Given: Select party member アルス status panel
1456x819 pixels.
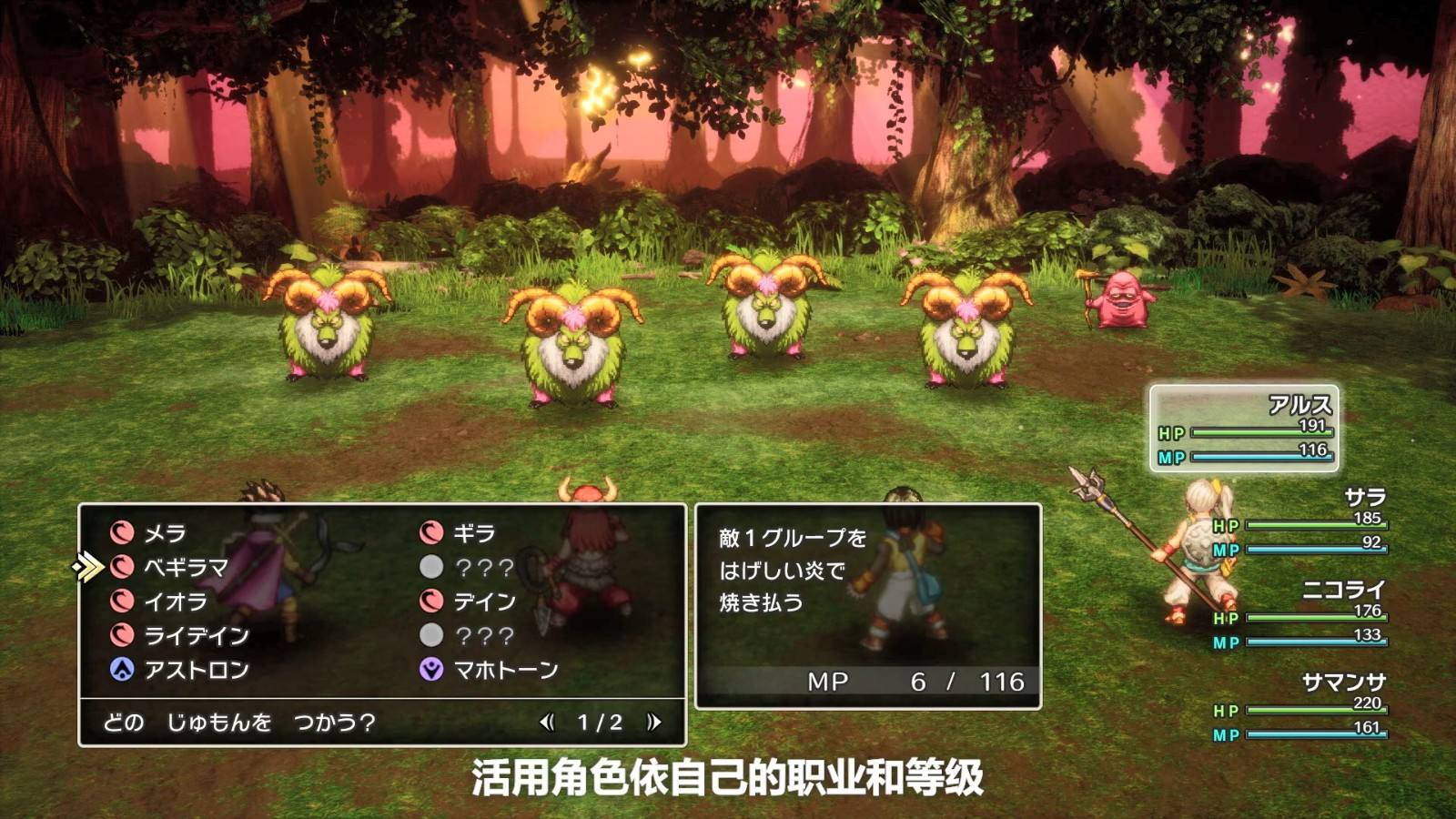Looking at the screenshot, I should pos(1244,429).
